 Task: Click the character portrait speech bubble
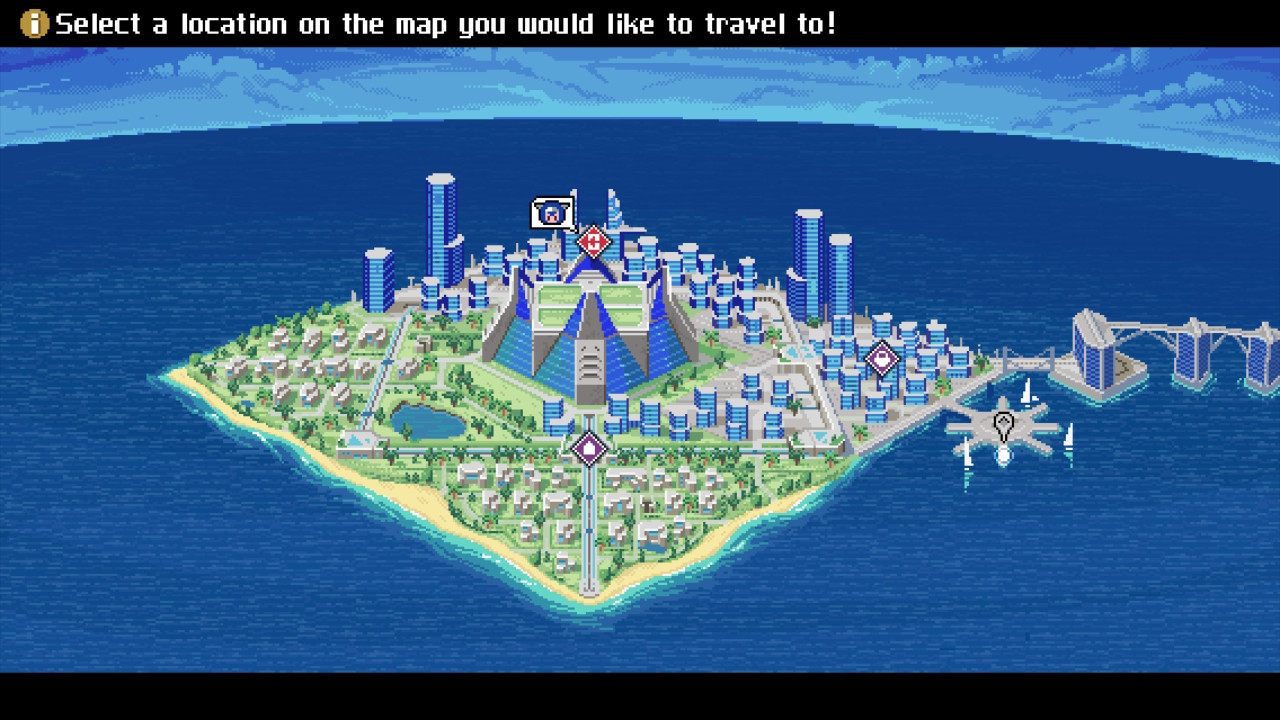[551, 213]
